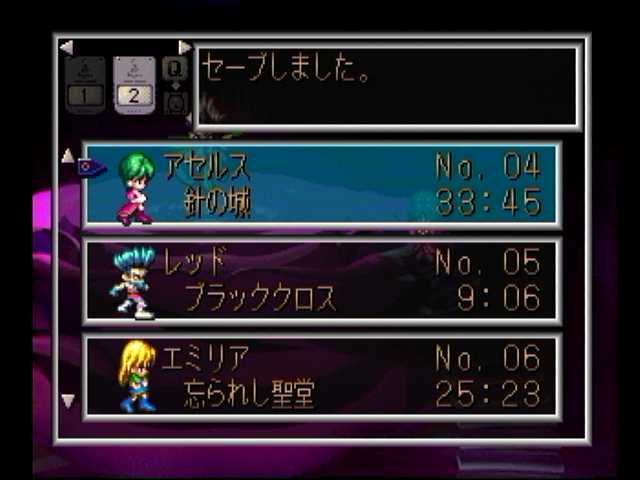This screenshot has height=480, width=640.
Task: Click the save list down arrow
Action: [68, 401]
